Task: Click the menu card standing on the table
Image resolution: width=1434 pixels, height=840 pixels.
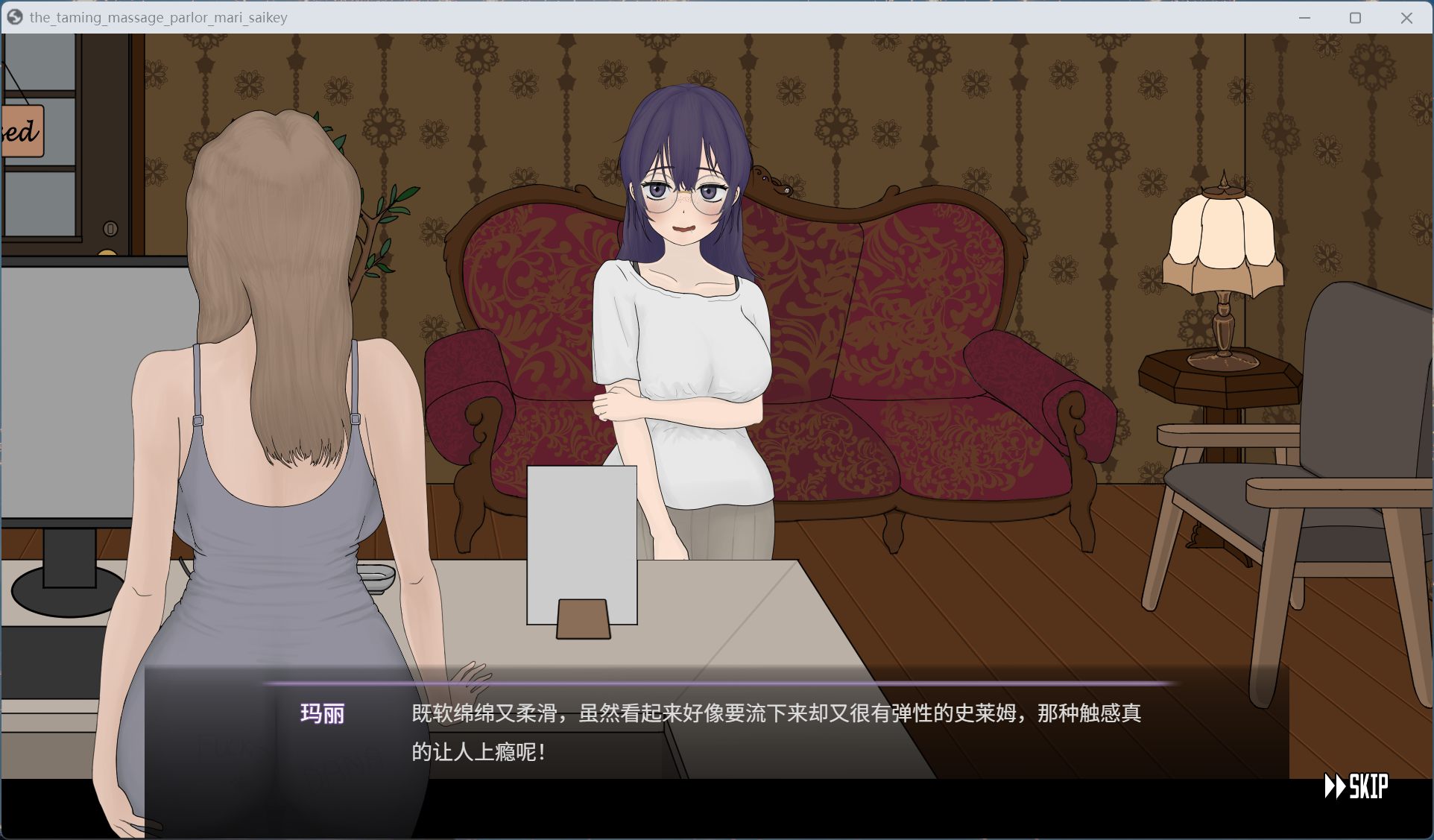Action: point(583,544)
